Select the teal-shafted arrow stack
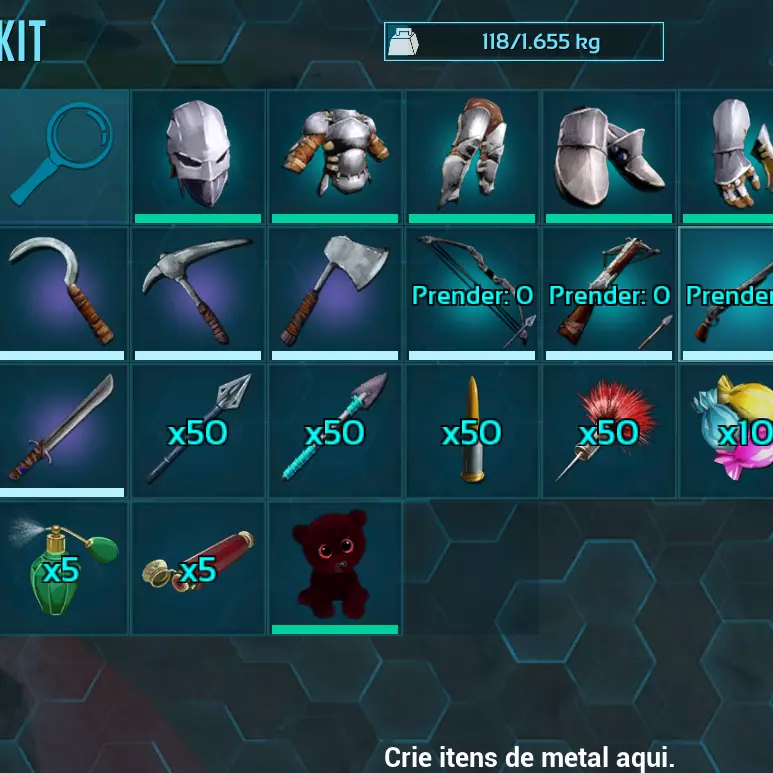Image resolution: width=773 pixels, height=773 pixels. (335, 430)
